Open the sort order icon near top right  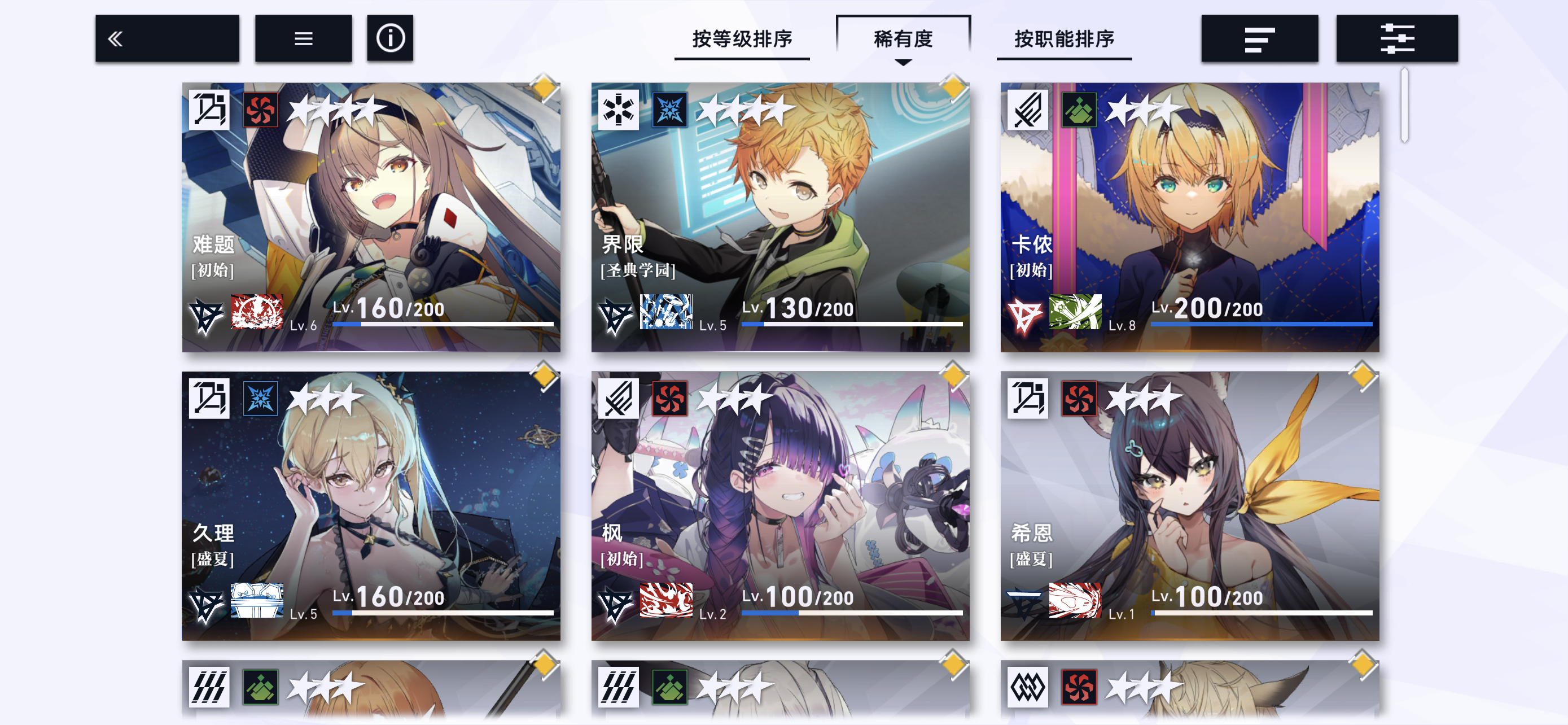[x=1260, y=38]
